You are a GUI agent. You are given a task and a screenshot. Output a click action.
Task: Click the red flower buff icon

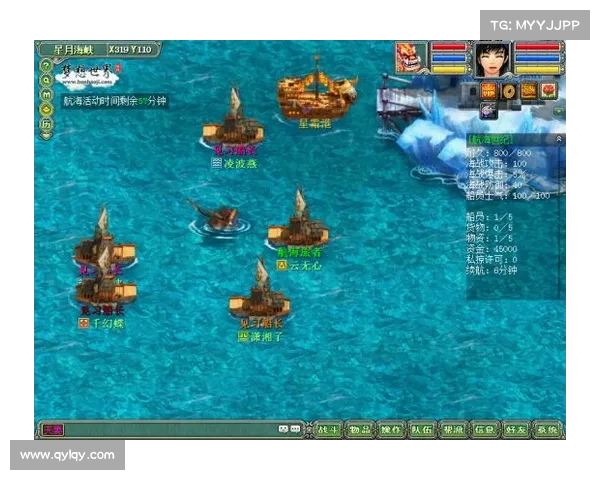pos(548,91)
